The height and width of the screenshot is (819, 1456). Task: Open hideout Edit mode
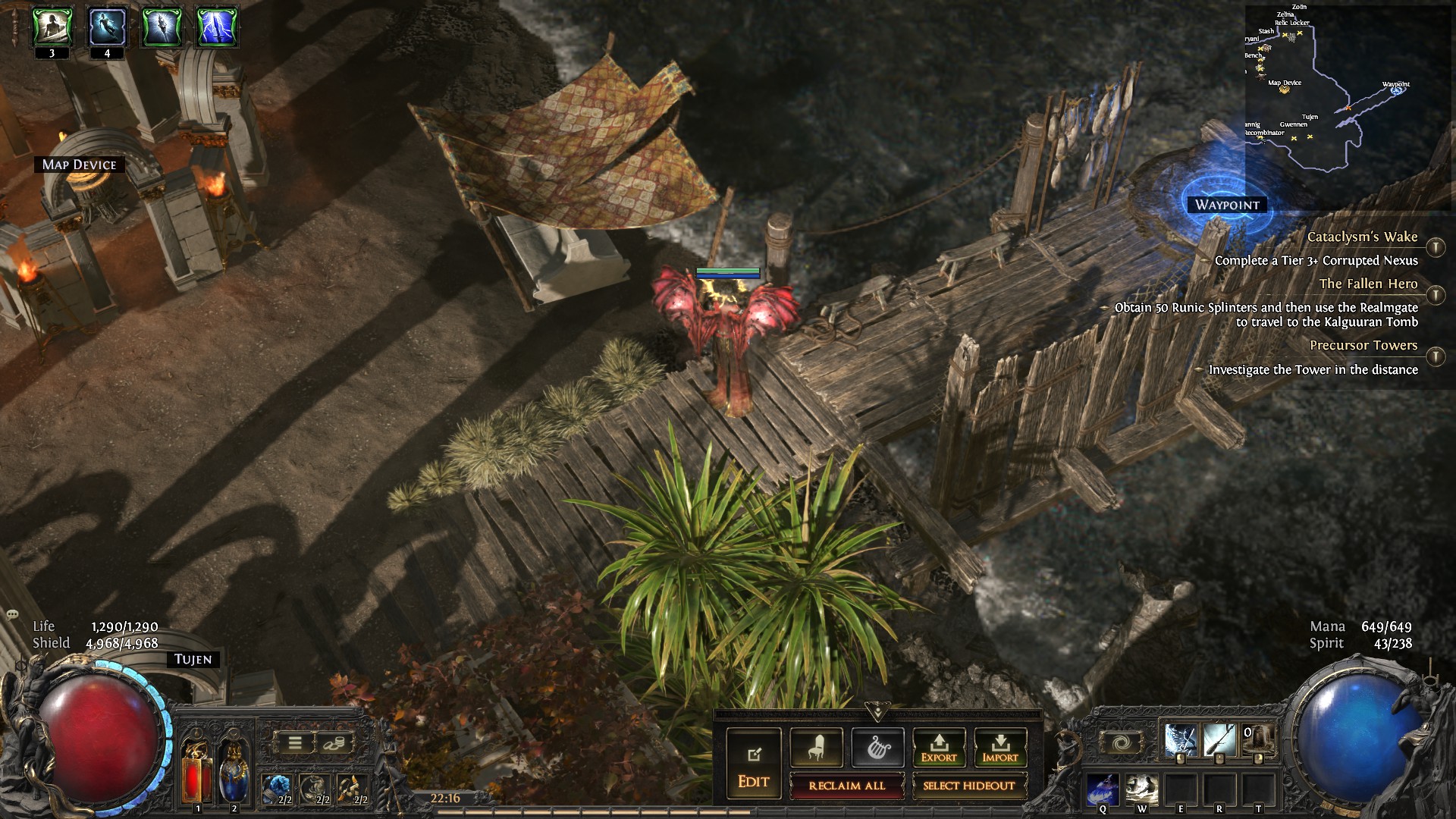tap(753, 764)
